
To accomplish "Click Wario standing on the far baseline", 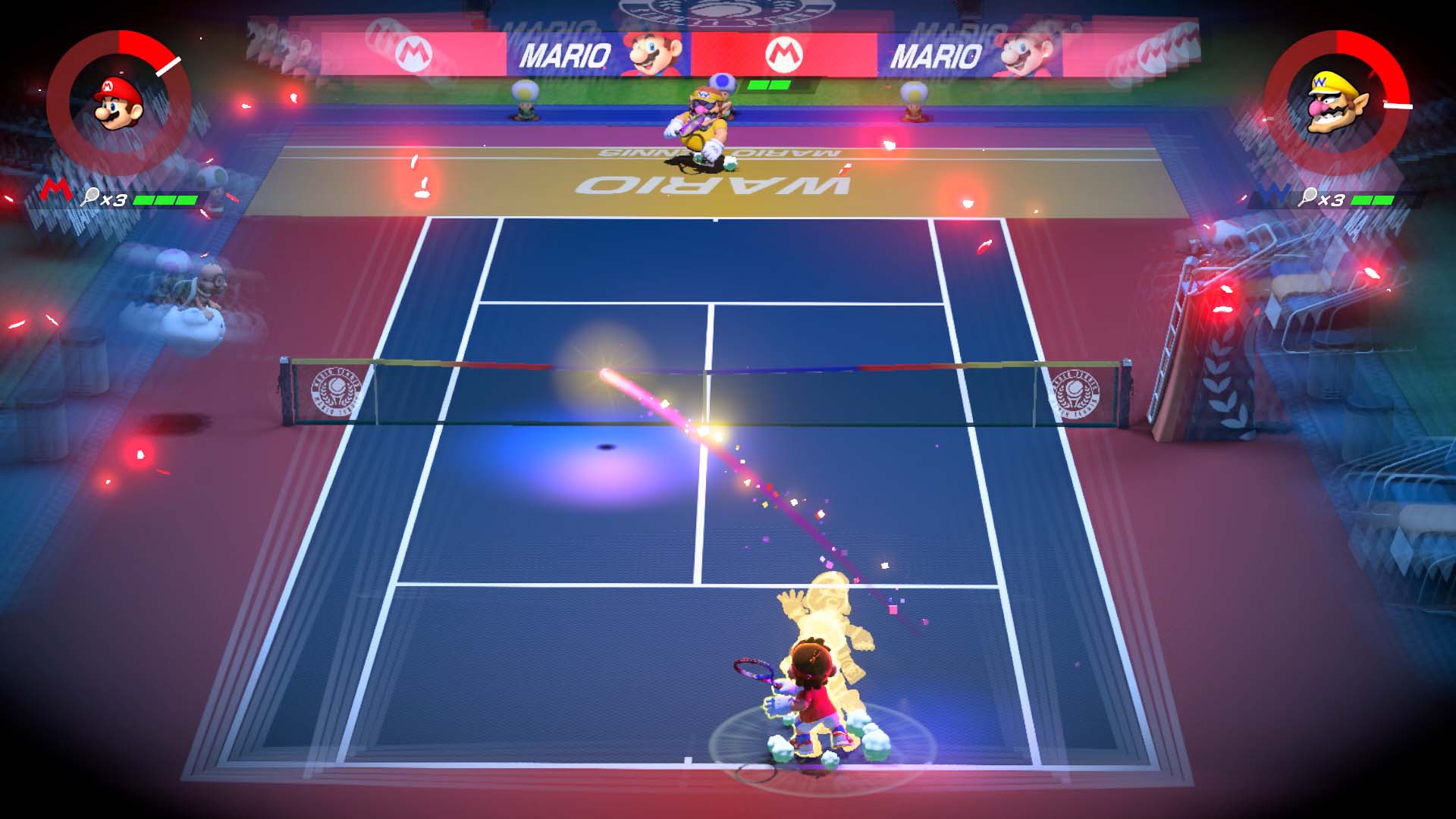I will pyautogui.click(x=701, y=121).
